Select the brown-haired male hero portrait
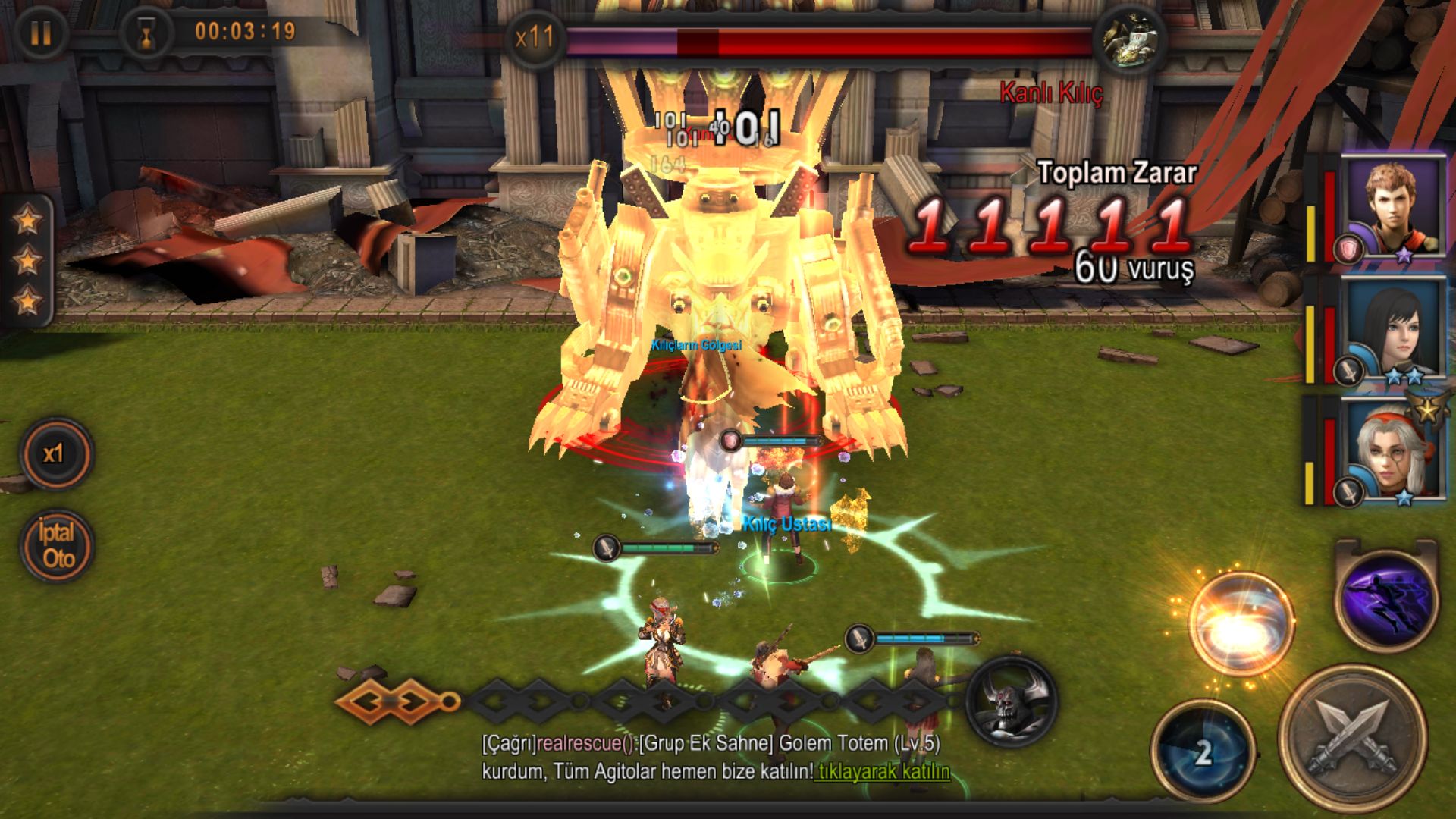1456x819 pixels. (x=1392, y=205)
